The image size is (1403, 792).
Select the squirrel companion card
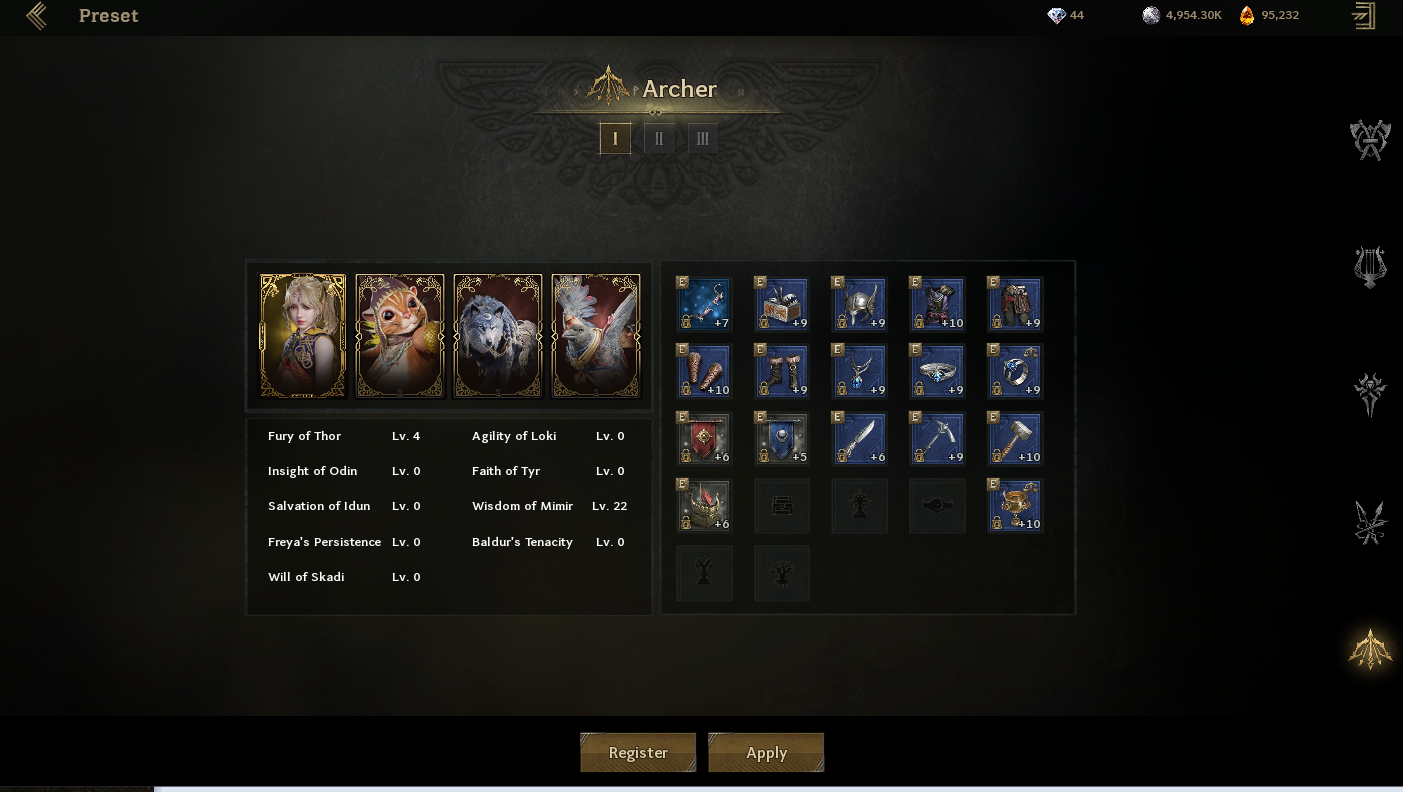[400, 336]
